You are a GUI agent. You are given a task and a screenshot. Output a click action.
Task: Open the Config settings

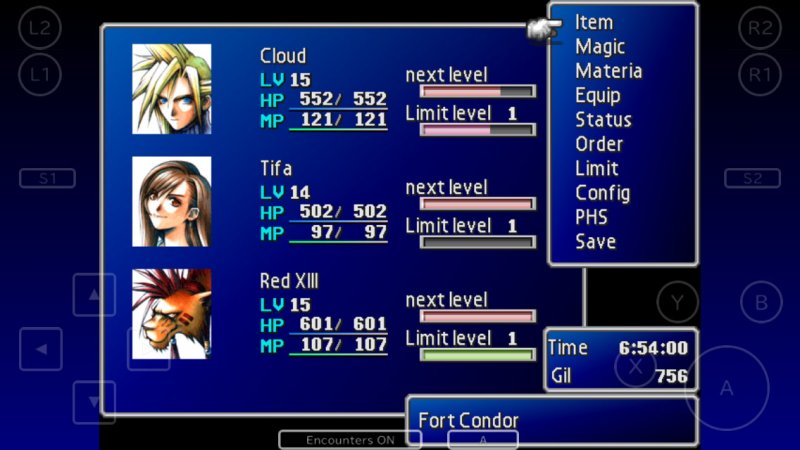pos(602,193)
